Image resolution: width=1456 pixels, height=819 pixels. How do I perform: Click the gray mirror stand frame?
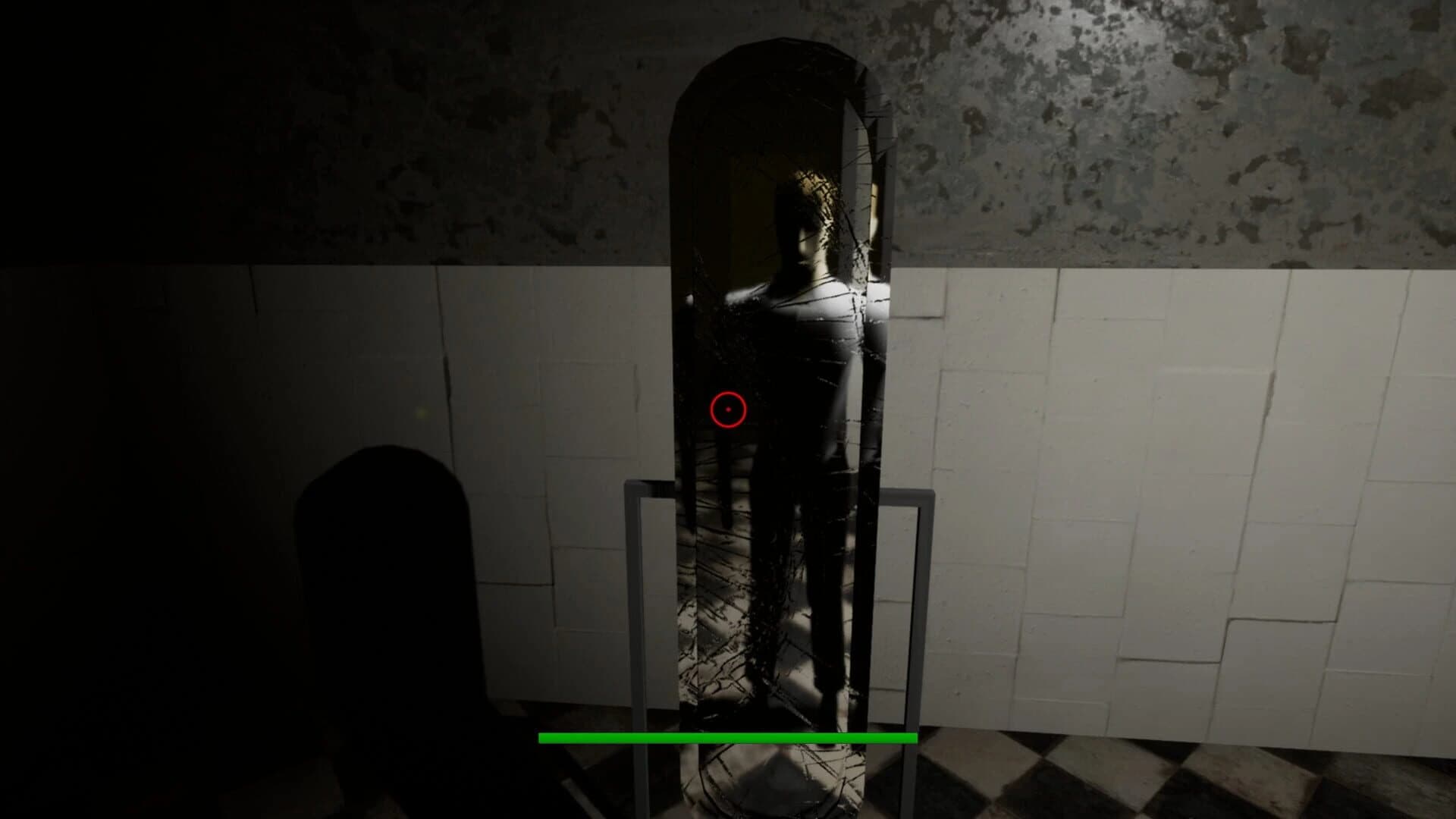pyautogui.click(x=645, y=607)
